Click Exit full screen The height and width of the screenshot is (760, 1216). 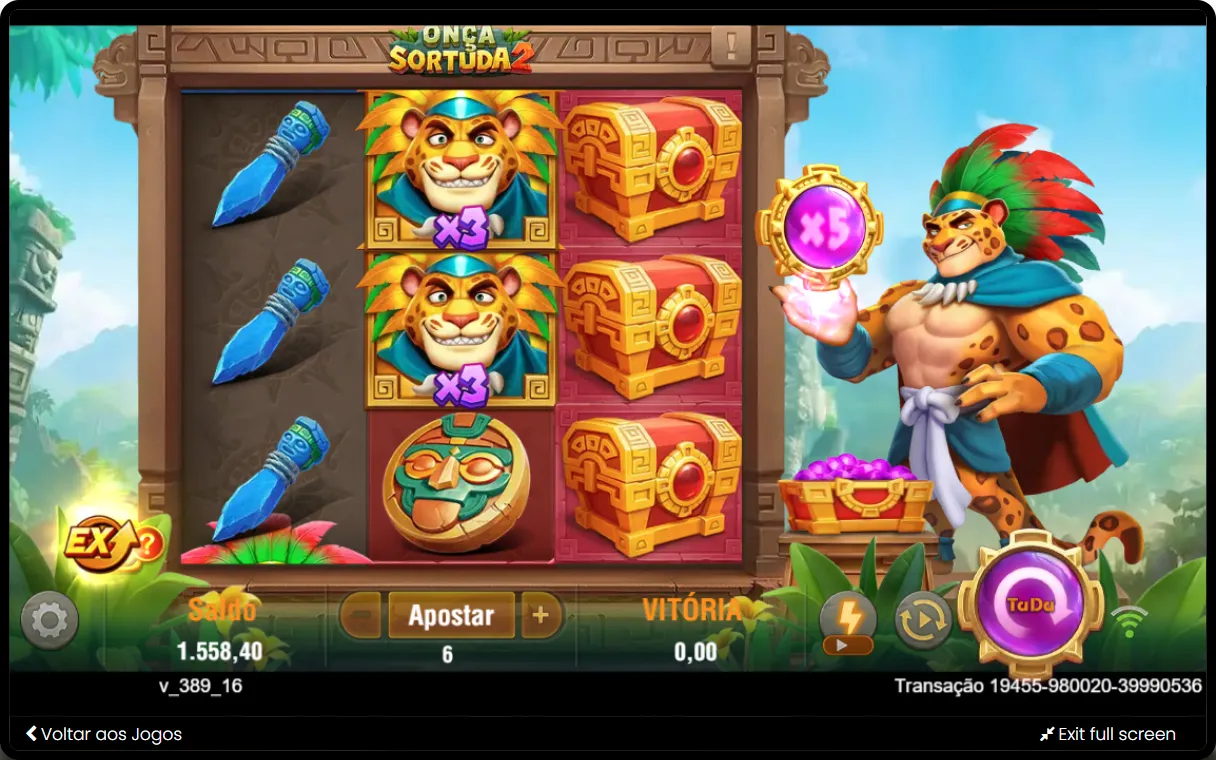(1107, 734)
